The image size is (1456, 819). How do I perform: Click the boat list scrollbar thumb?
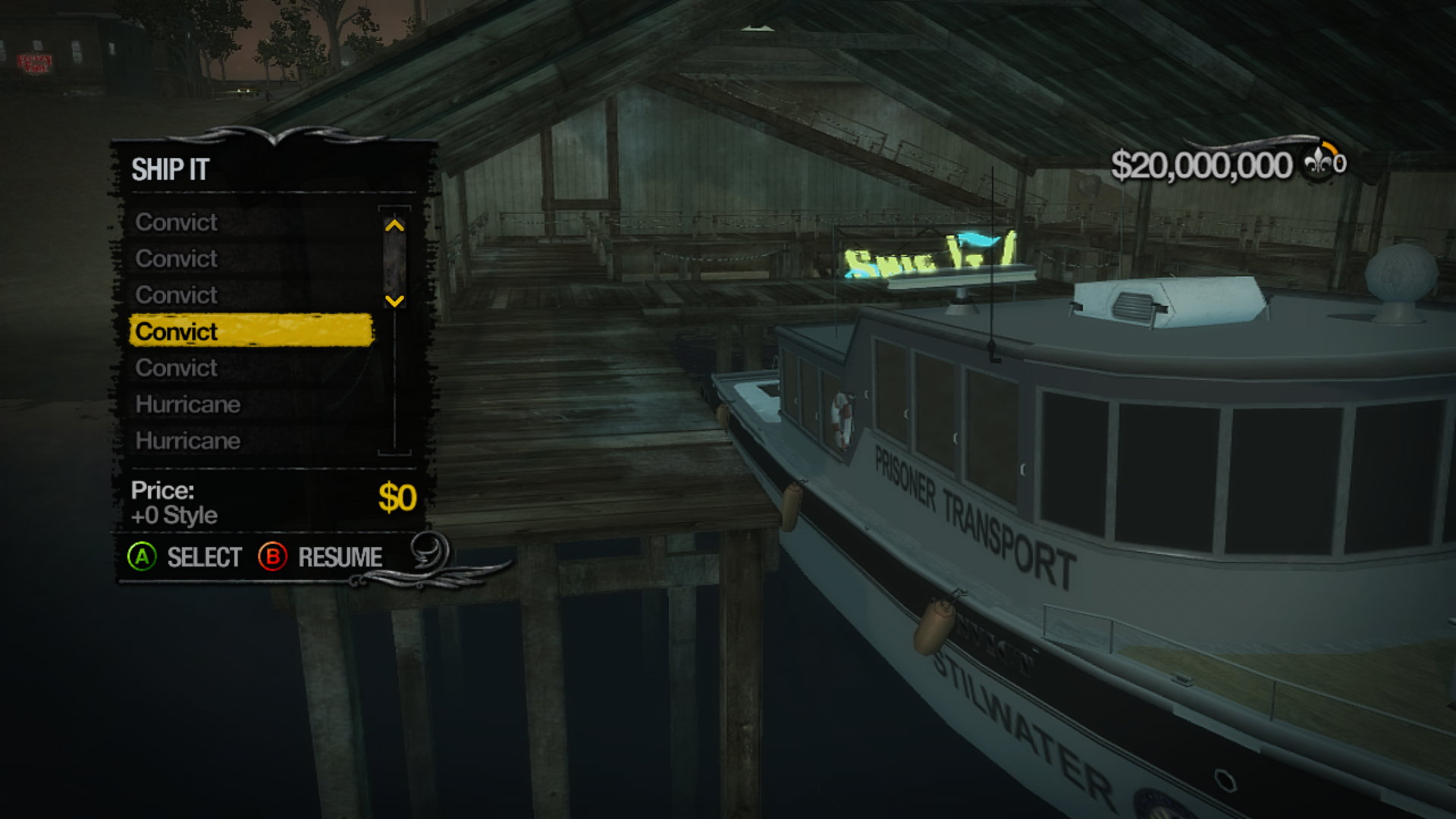click(x=394, y=263)
